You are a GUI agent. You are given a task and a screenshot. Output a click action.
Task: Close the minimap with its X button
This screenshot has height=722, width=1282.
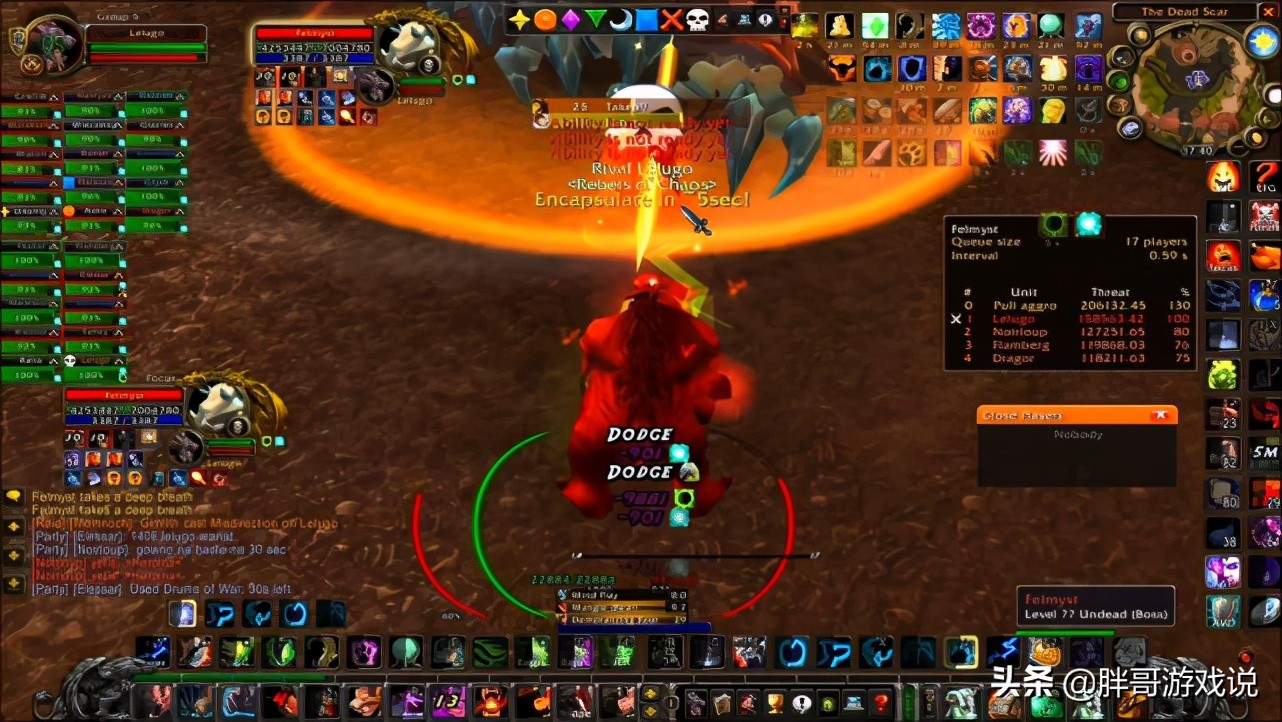click(x=1269, y=12)
